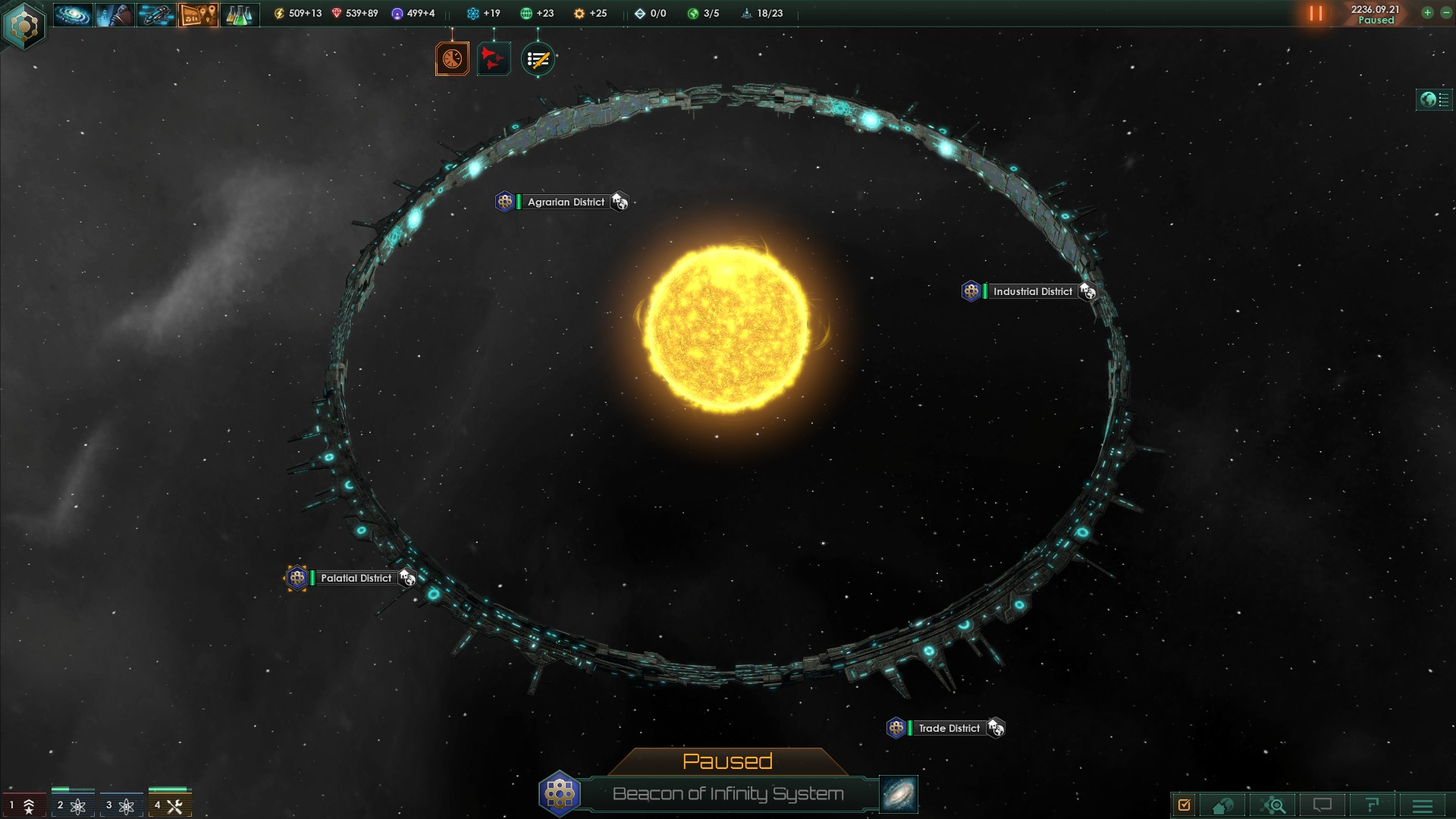Go to home planet button
This screenshot has height=819, width=1456.
point(1222,805)
